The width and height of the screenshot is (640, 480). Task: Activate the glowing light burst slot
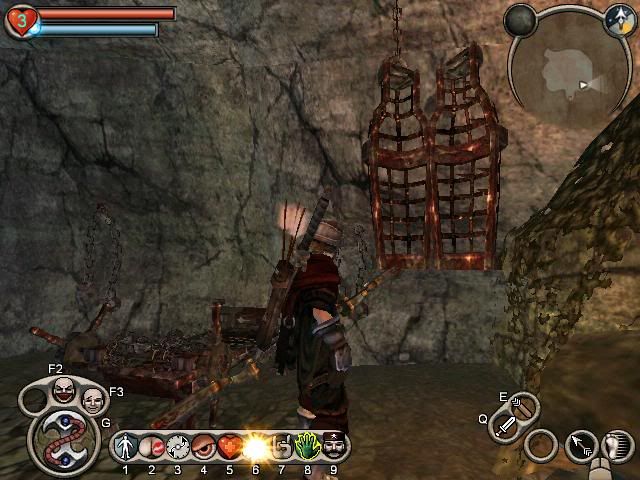(x=256, y=446)
